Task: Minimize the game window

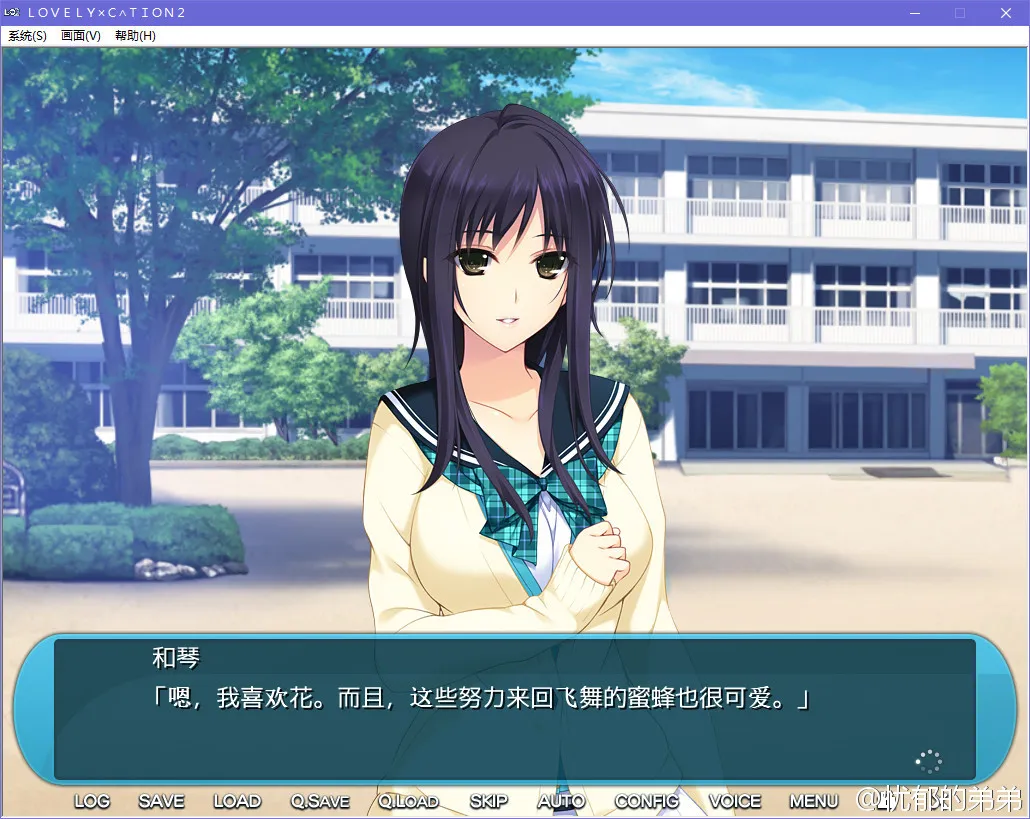Action: coord(913,13)
